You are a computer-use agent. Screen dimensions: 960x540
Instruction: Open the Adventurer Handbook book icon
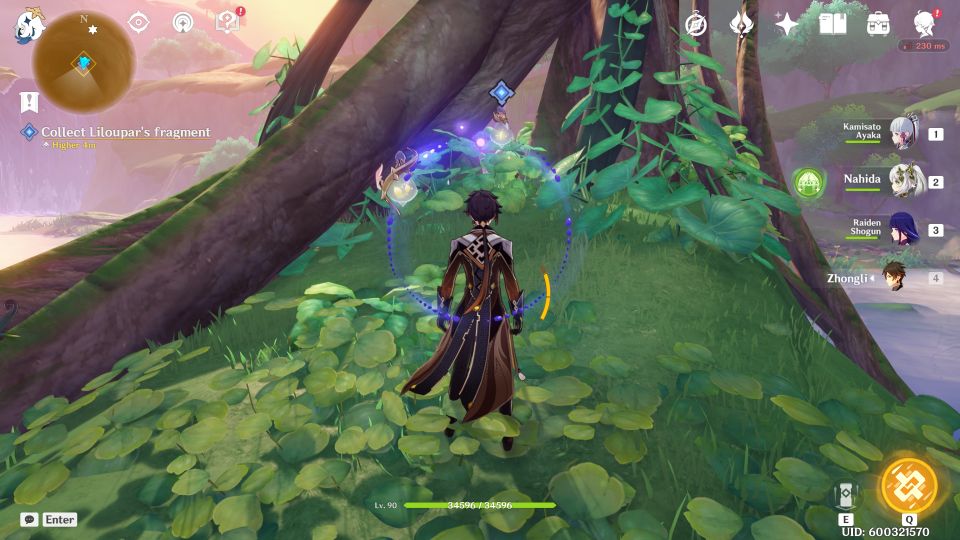(832, 24)
